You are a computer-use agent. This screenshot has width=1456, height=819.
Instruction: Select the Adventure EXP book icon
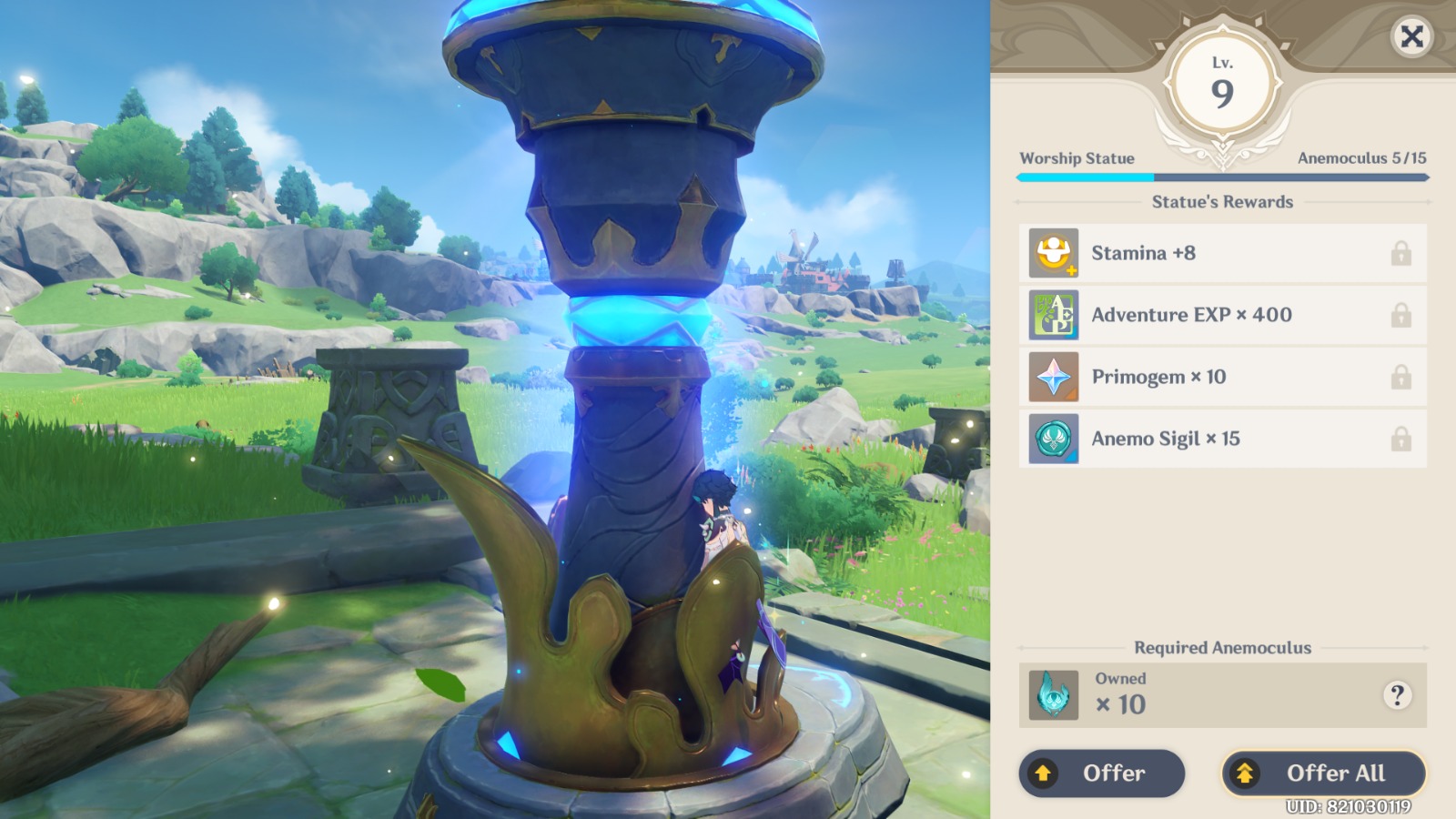(1053, 315)
